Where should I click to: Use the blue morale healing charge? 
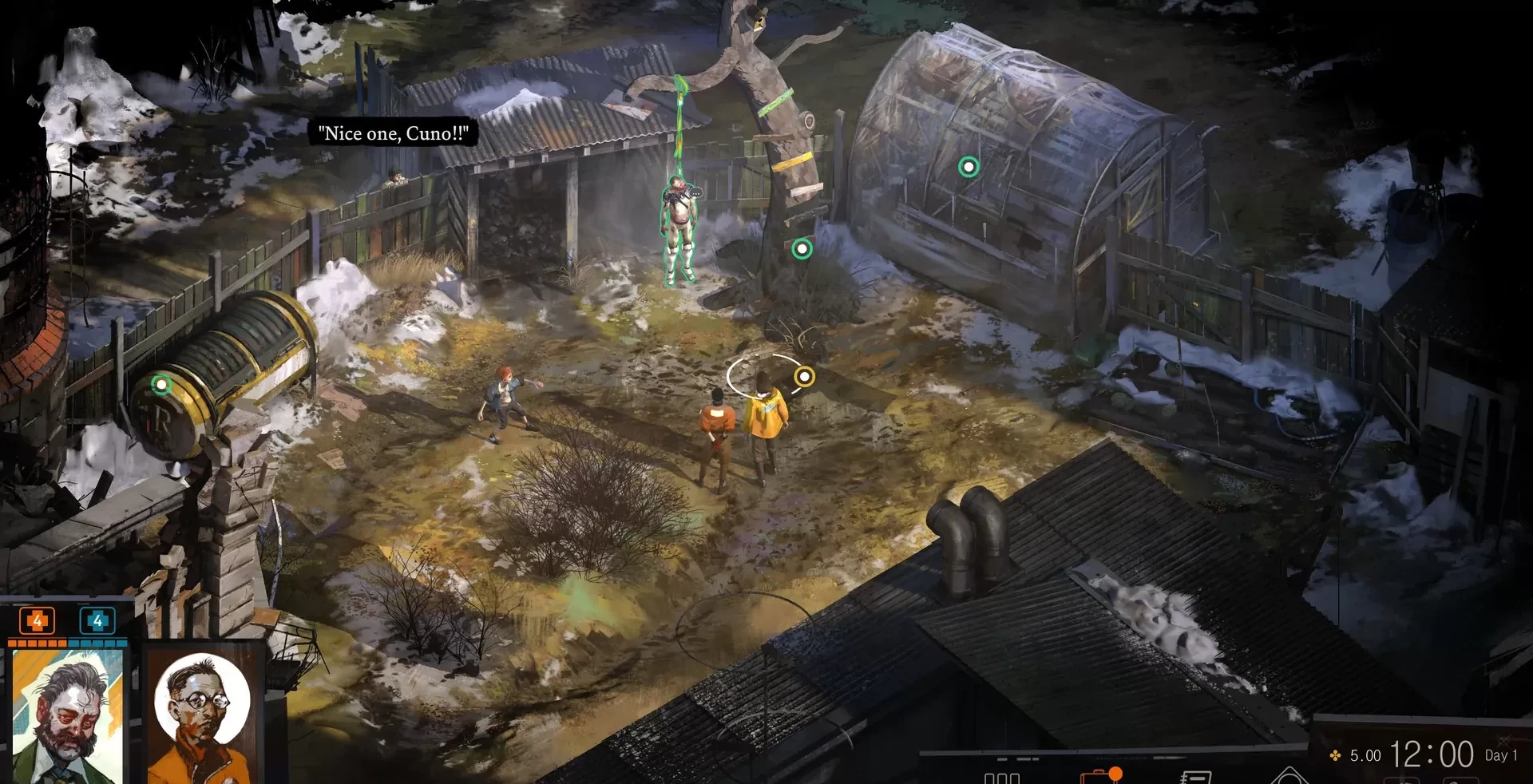point(97,620)
